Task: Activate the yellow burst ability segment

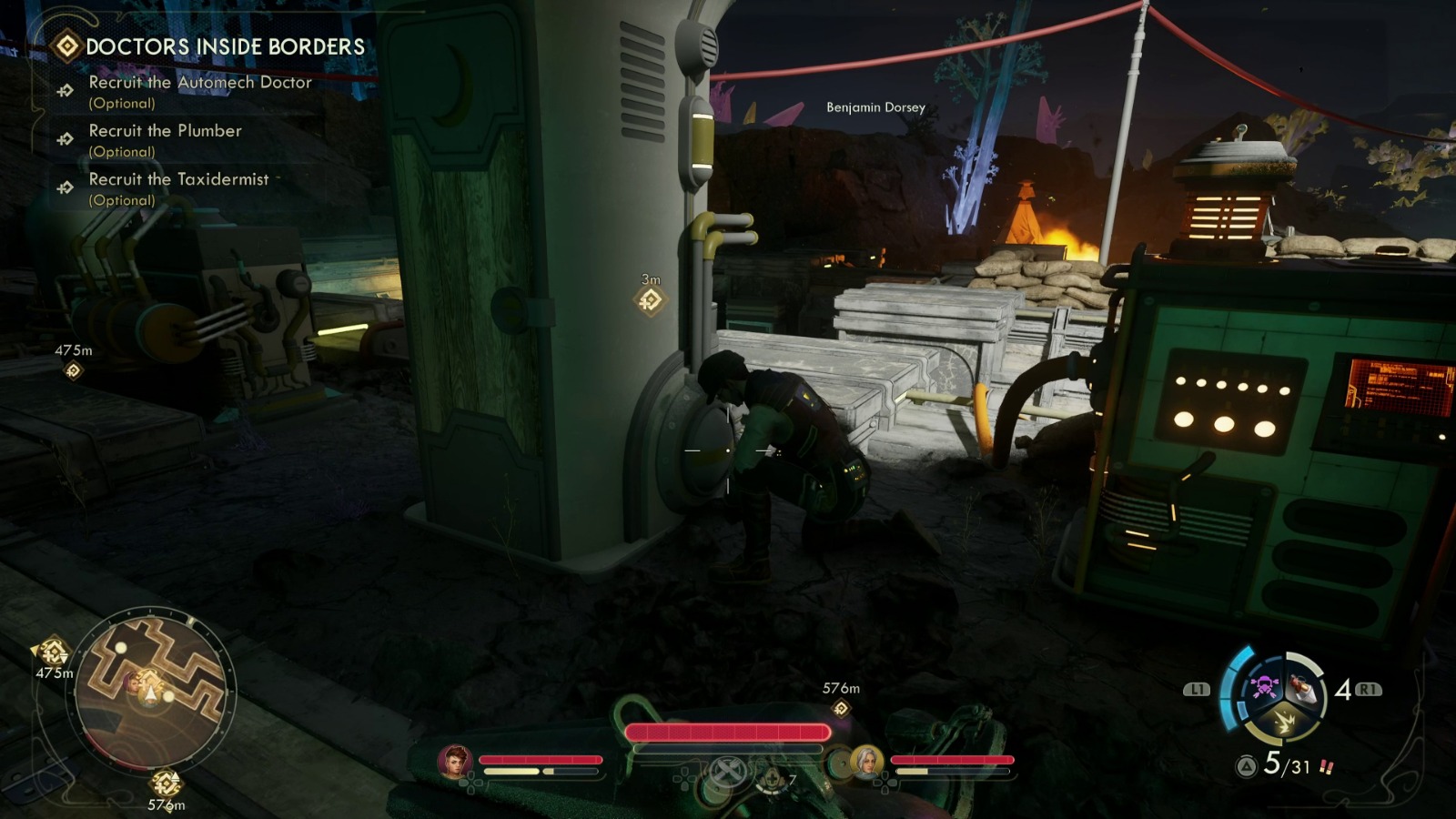Action: pyautogui.click(x=1284, y=723)
